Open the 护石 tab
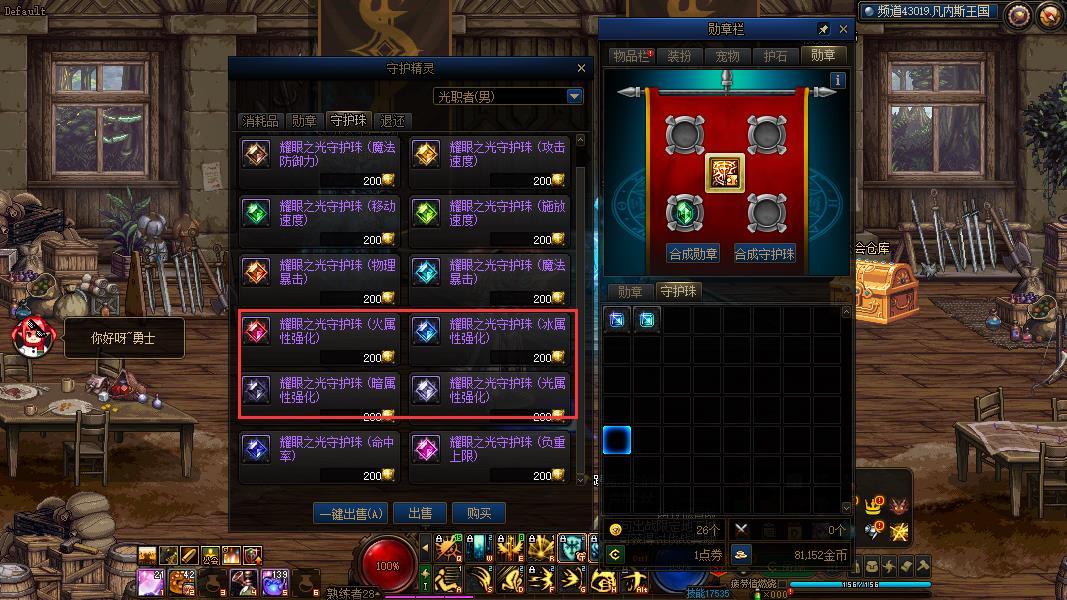Image resolution: width=1067 pixels, height=600 pixels. click(775, 56)
